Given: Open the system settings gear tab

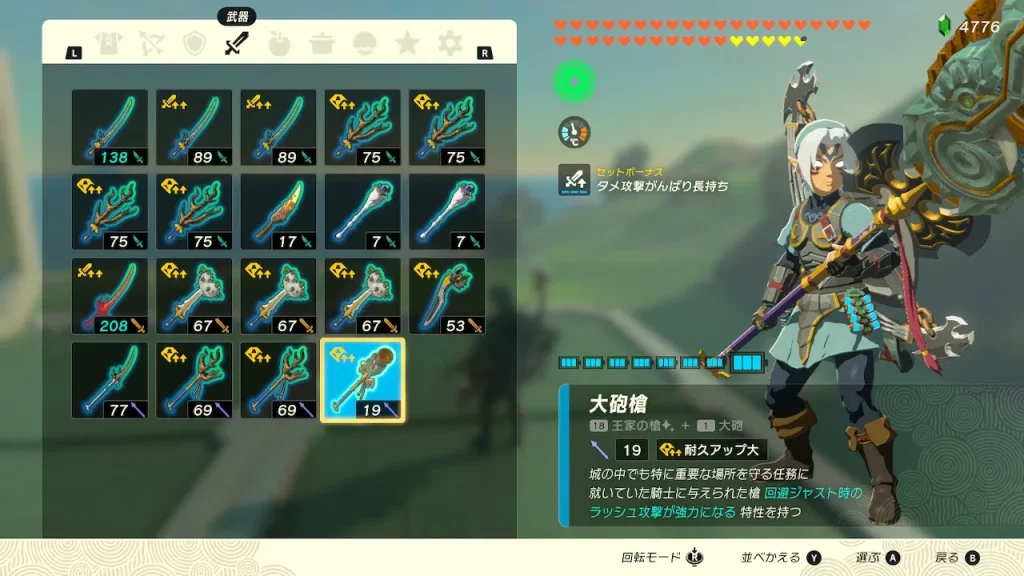Looking at the screenshot, I should coord(450,44).
